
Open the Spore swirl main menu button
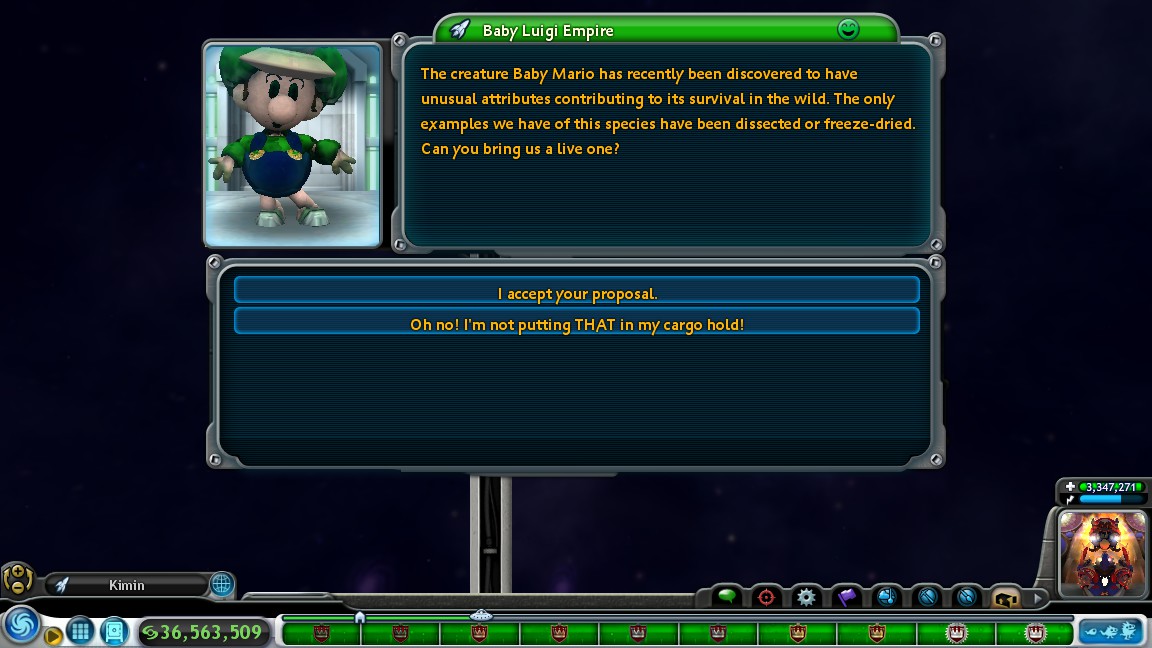click(x=20, y=625)
